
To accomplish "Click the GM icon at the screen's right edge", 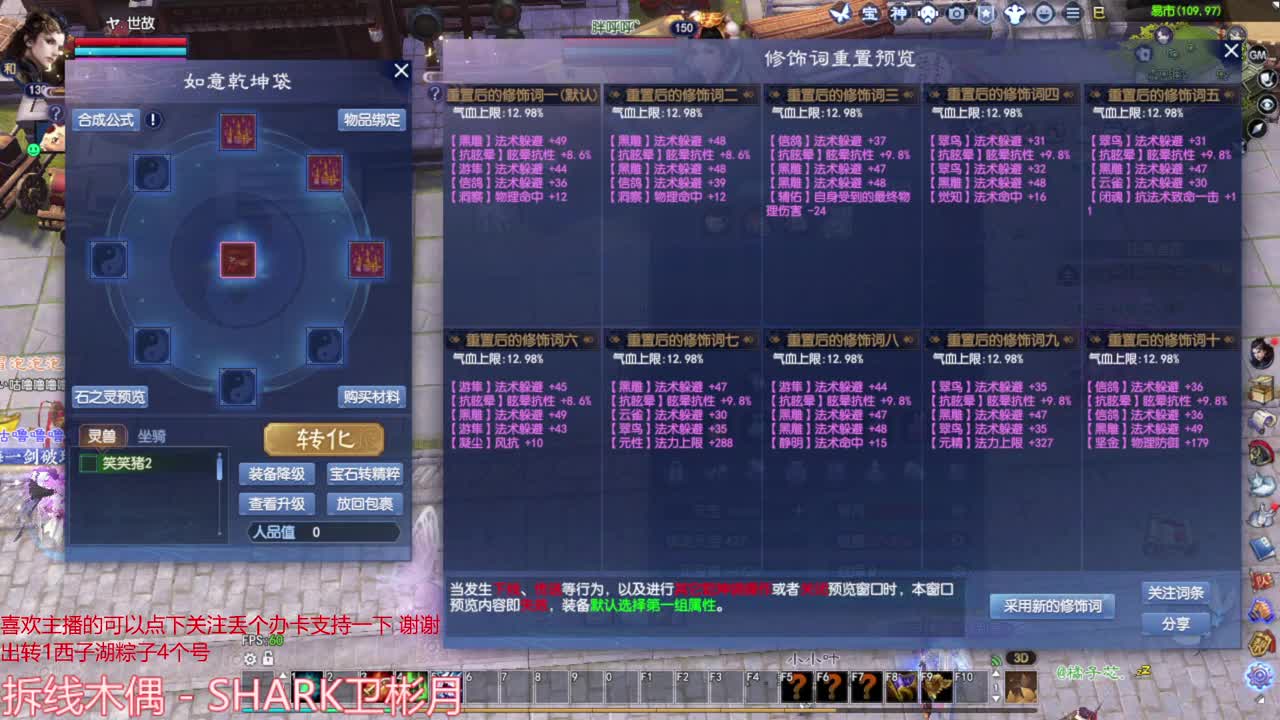I will tap(1256, 55).
